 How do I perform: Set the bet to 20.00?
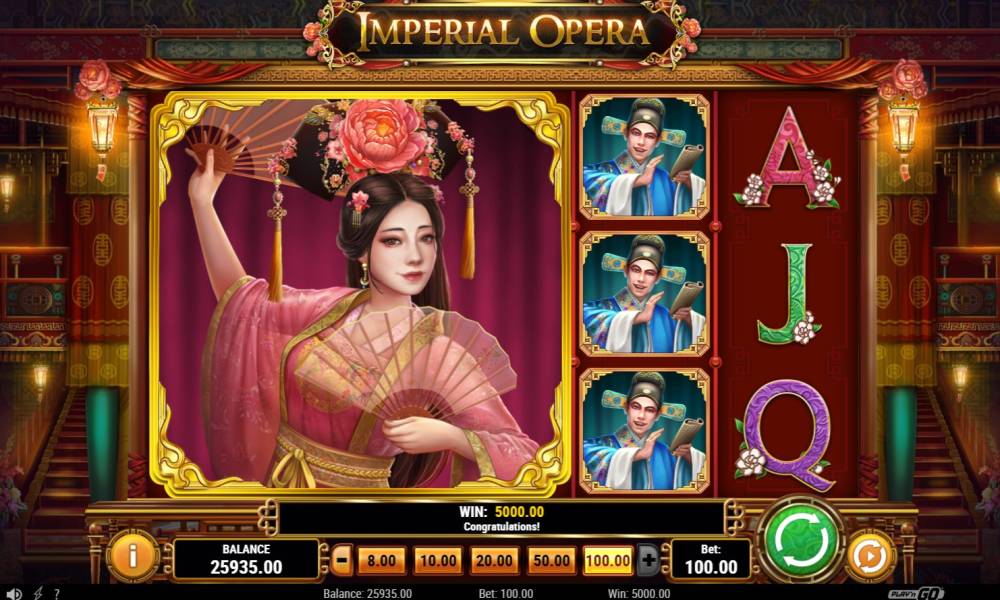click(495, 560)
